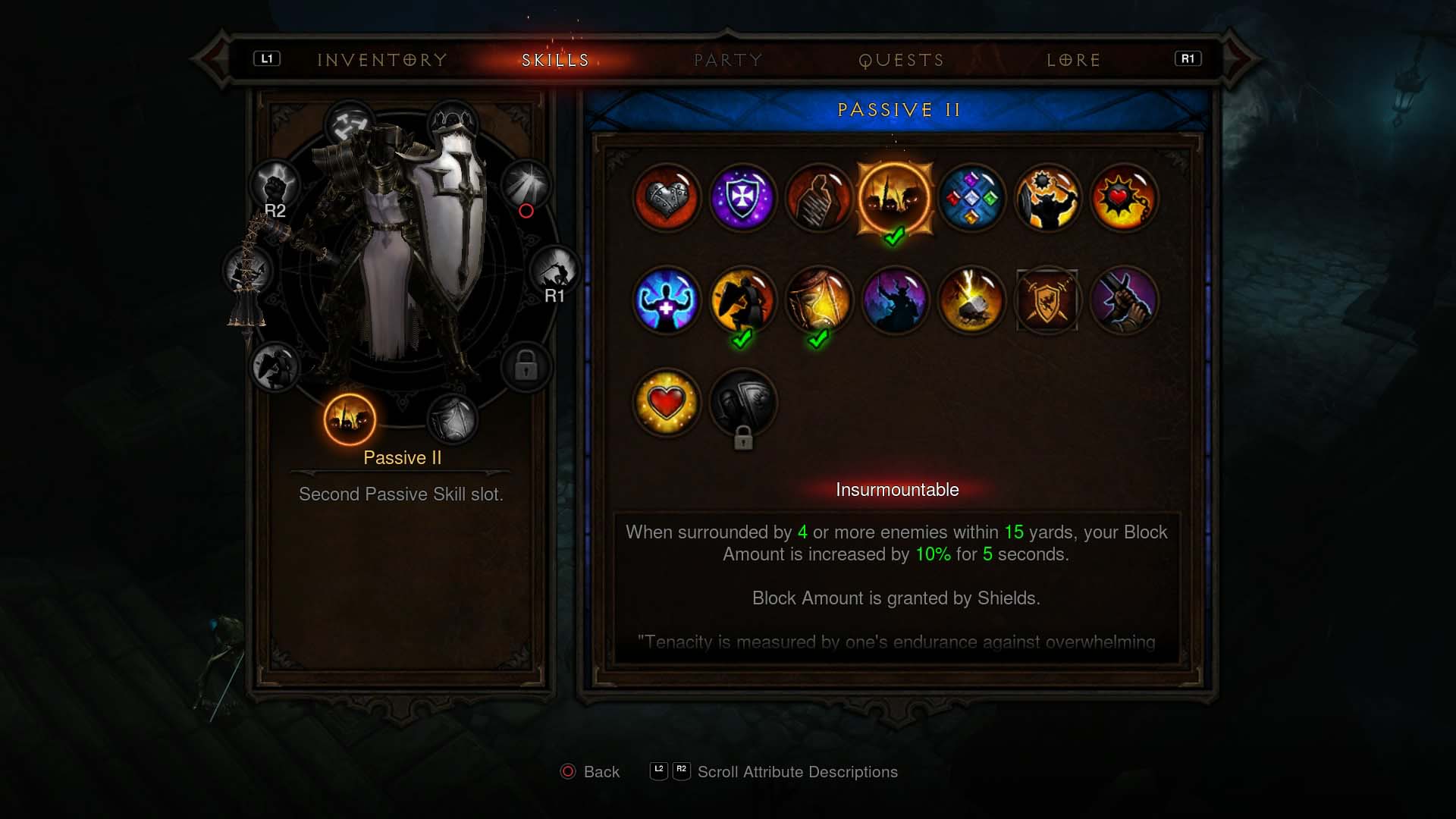Select the horned demon silhouette passive

point(896,300)
